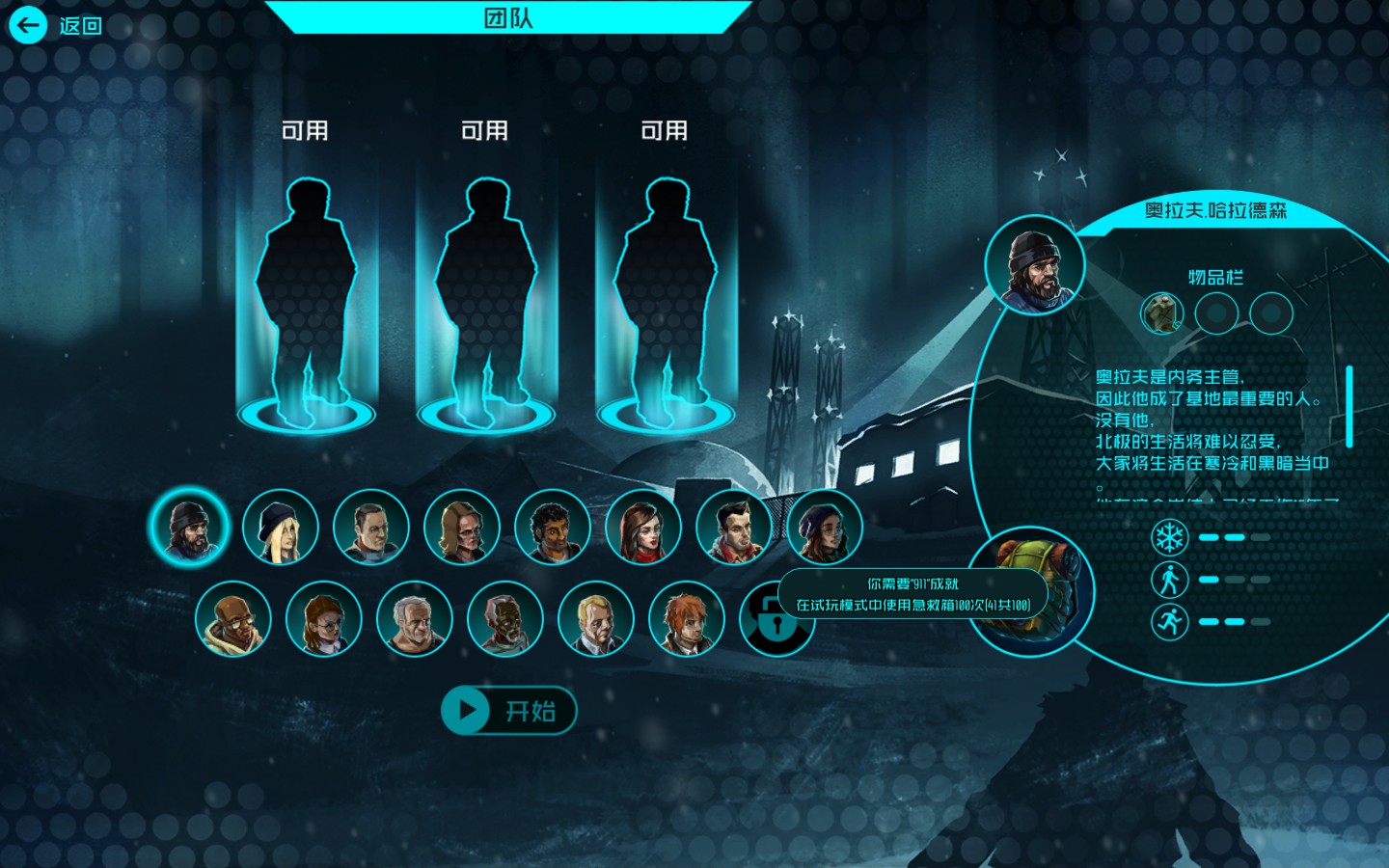Viewport: 1389px width, 868px height.
Task: Select the woman with red scarf portrait
Action: click(x=642, y=527)
